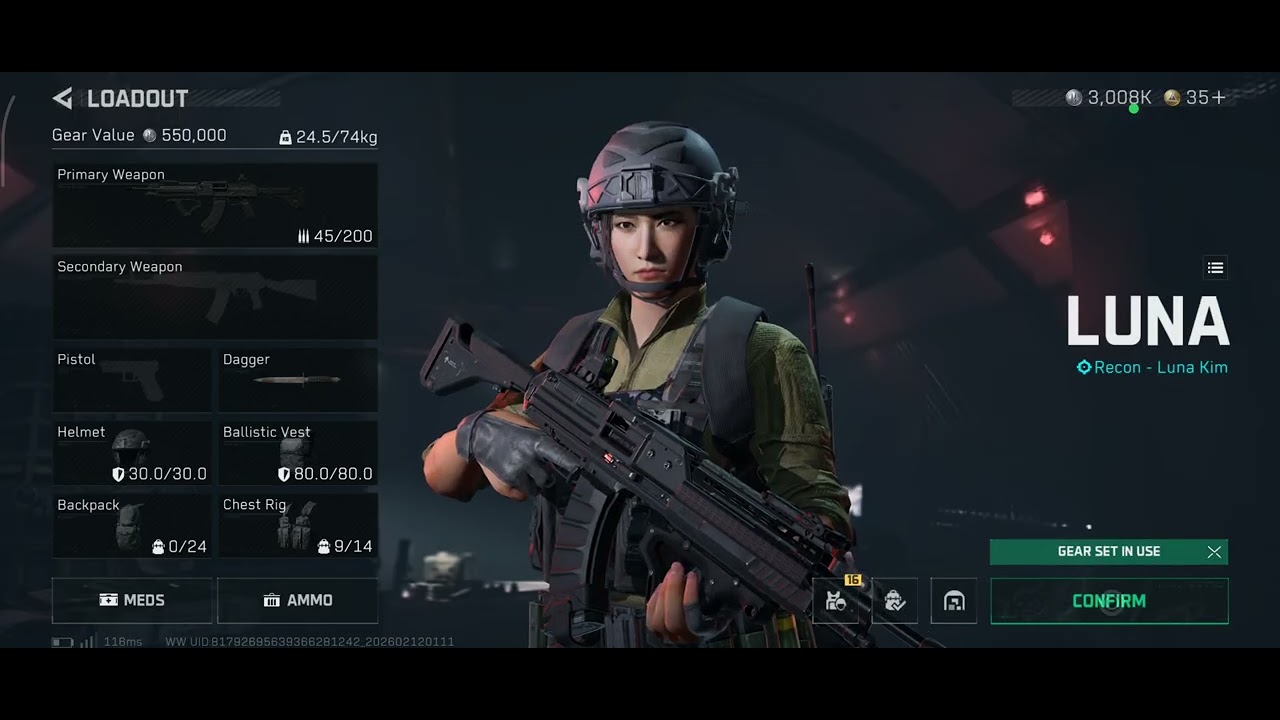Choose the Pistol slot
The height and width of the screenshot is (720, 1280).
(x=132, y=379)
